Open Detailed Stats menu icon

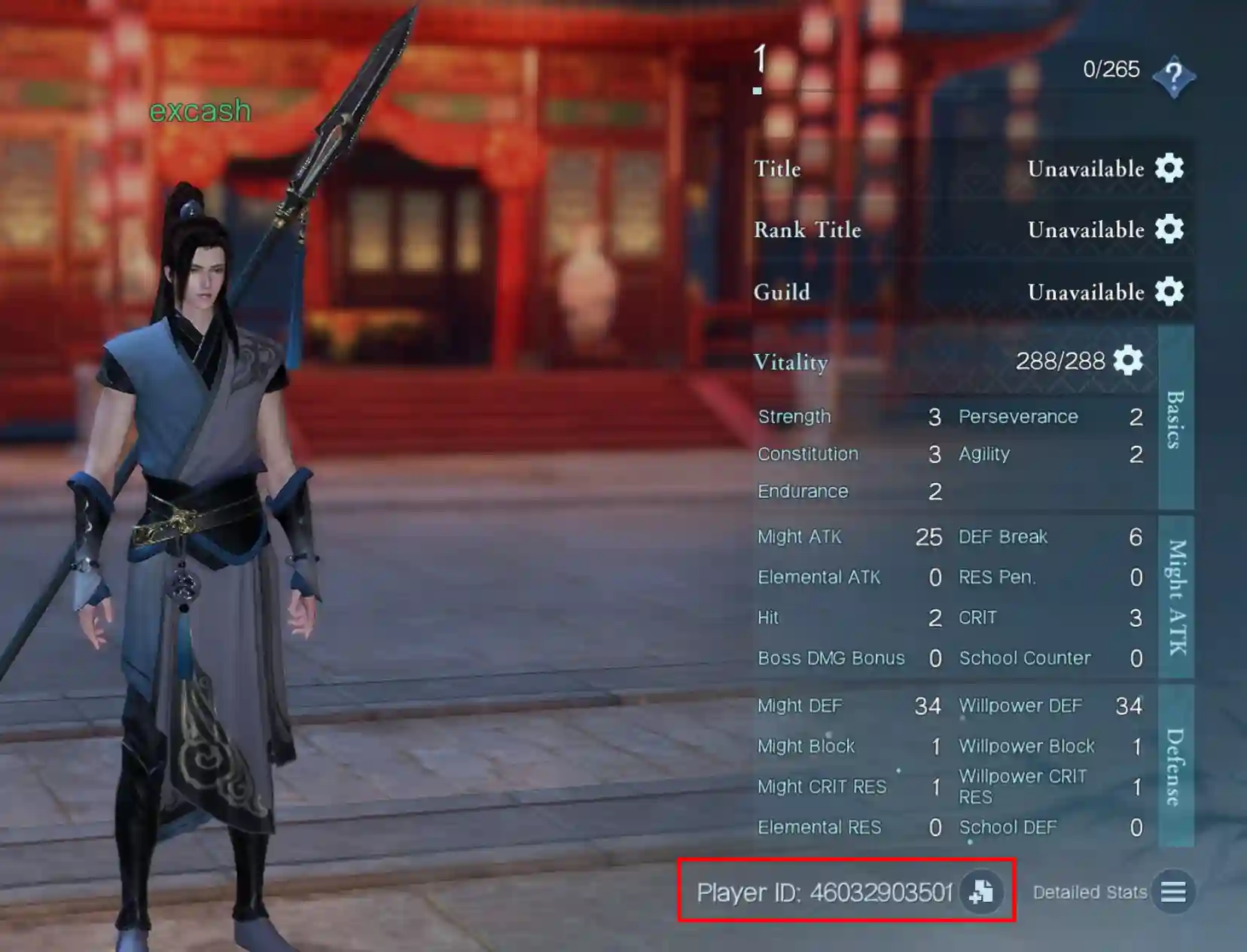tap(1173, 893)
